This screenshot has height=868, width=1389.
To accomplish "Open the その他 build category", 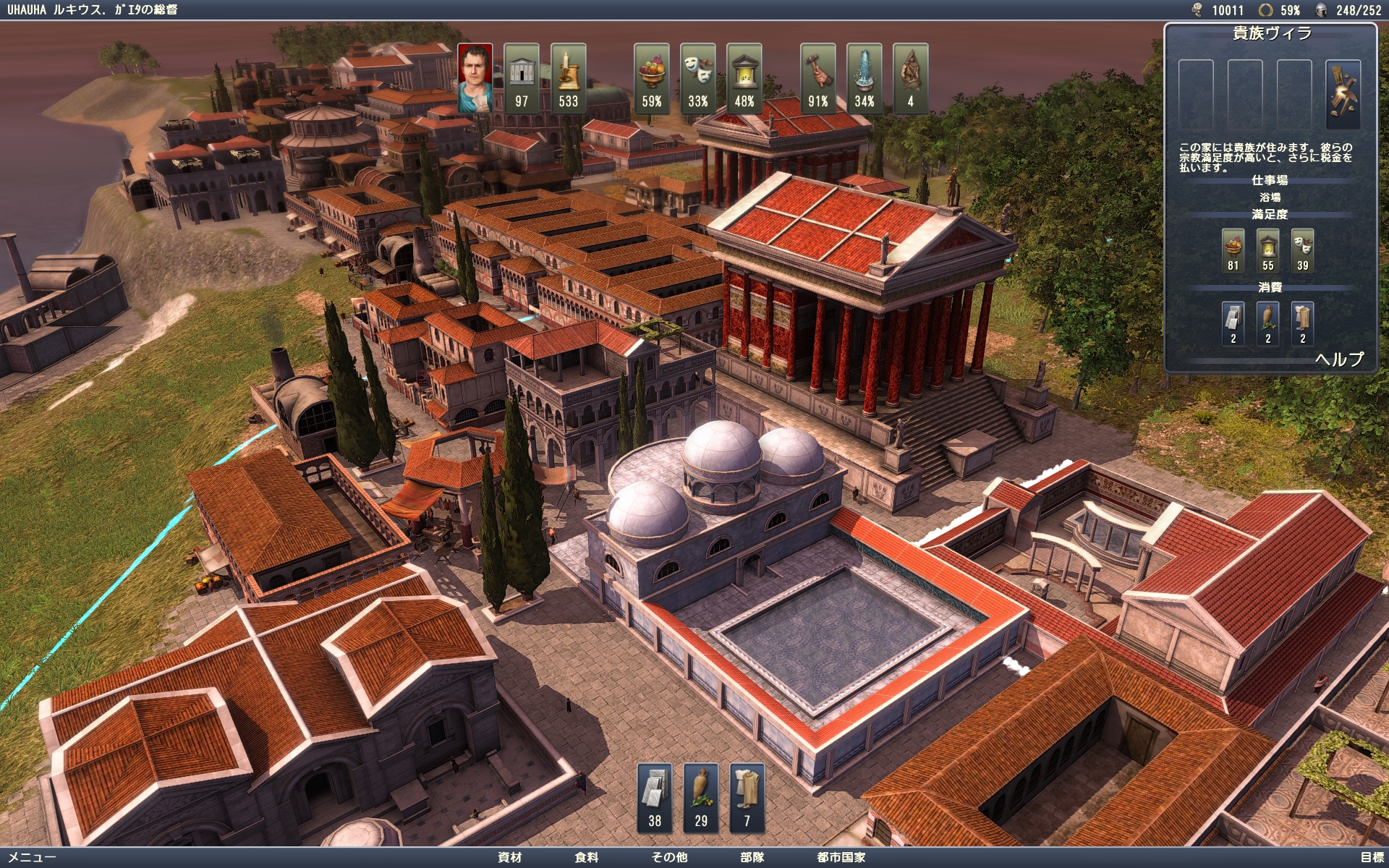I will [669, 857].
